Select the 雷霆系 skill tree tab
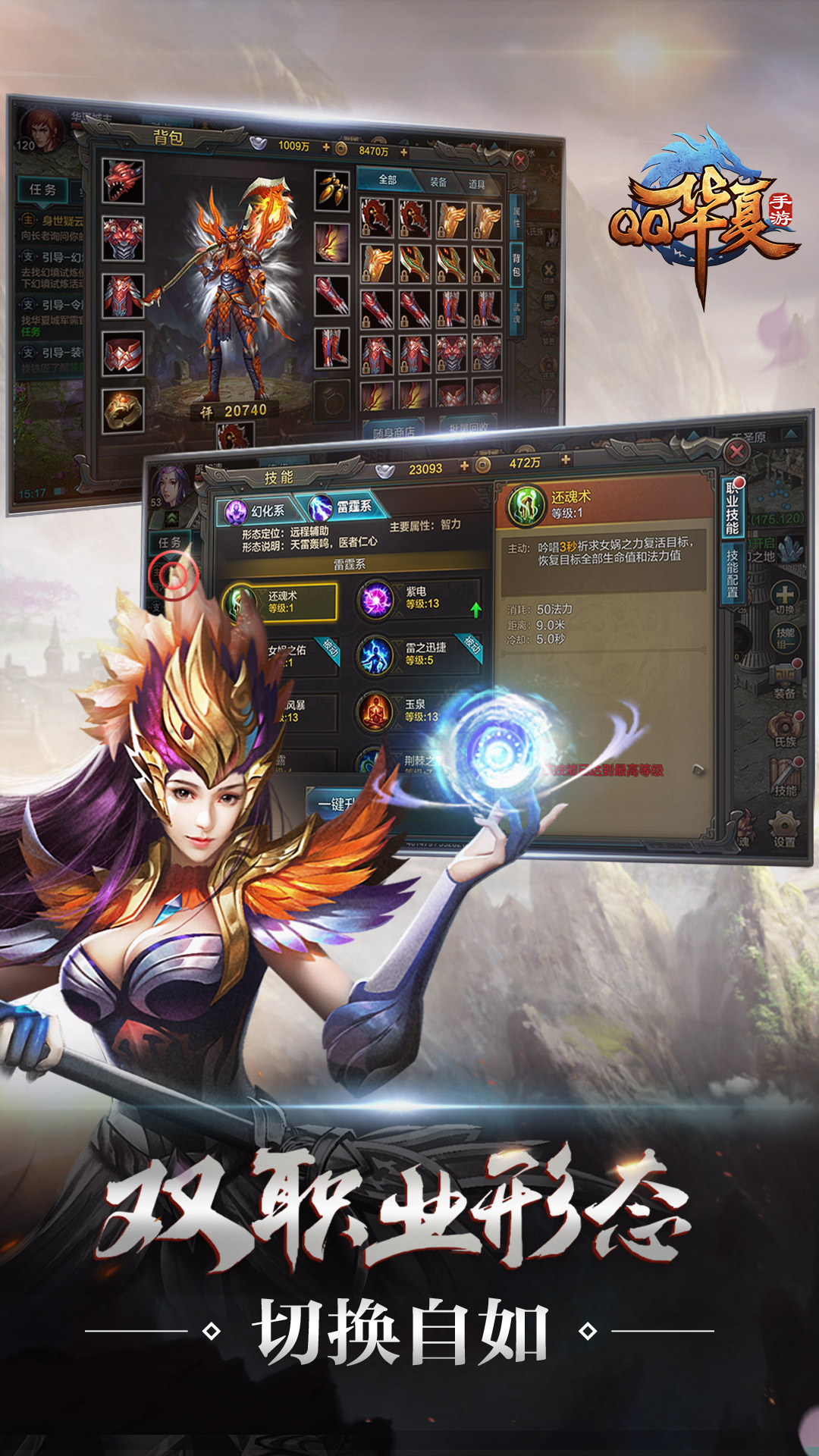Screen dimensions: 819x1456 tap(347, 507)
